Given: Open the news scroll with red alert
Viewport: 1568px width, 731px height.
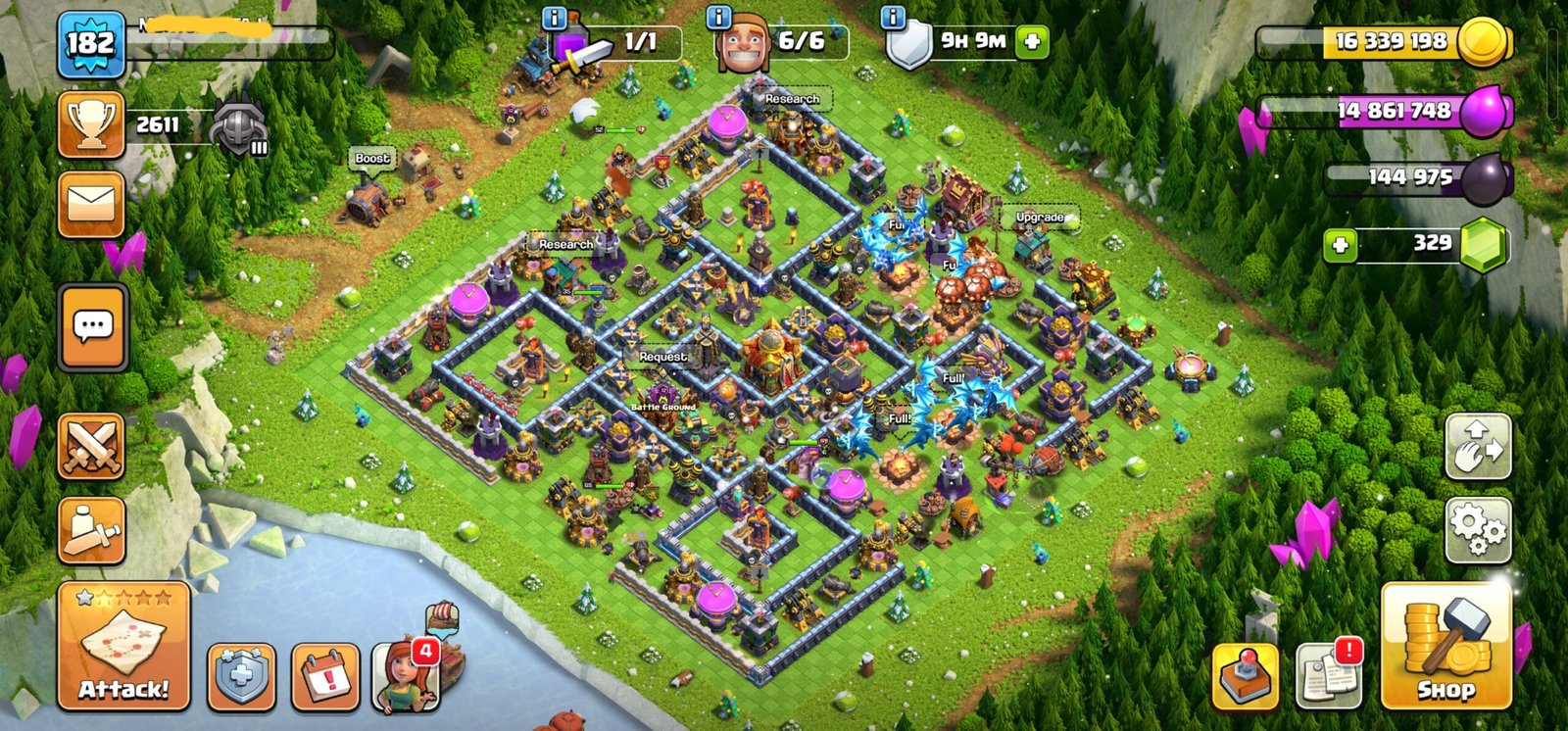Looking at the screenshot, I should (x=1328, y=675).
